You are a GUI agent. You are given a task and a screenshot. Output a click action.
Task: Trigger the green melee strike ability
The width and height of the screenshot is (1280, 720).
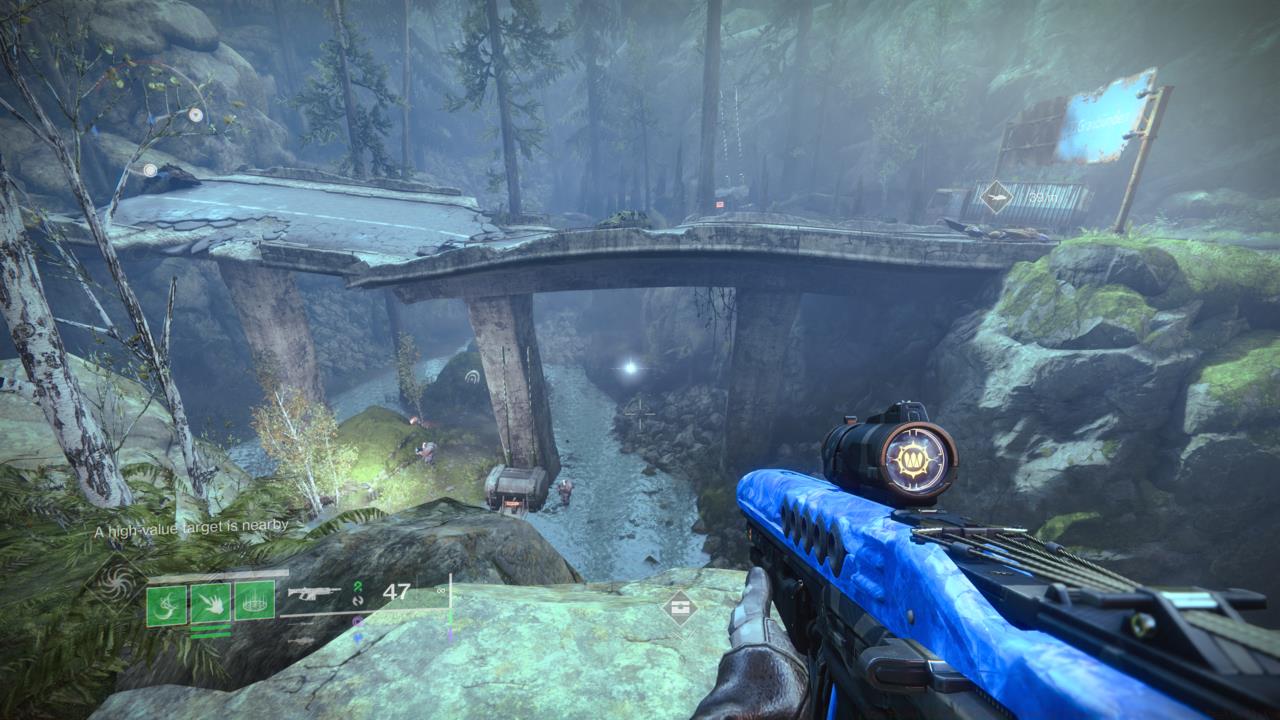pyautogui.click(x=211, y=604)
